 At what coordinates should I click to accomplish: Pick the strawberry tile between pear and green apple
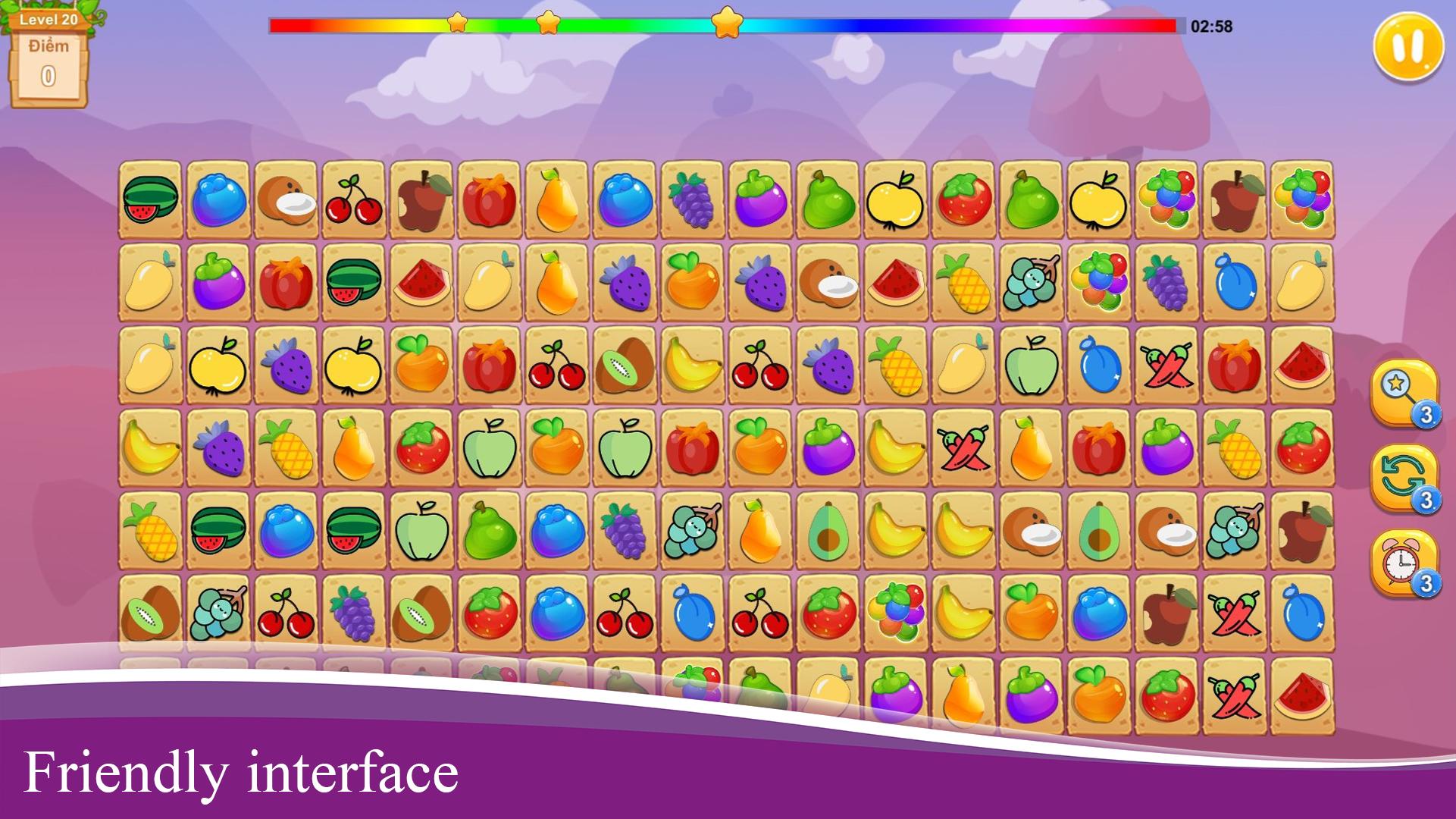[x=421, y=447]
